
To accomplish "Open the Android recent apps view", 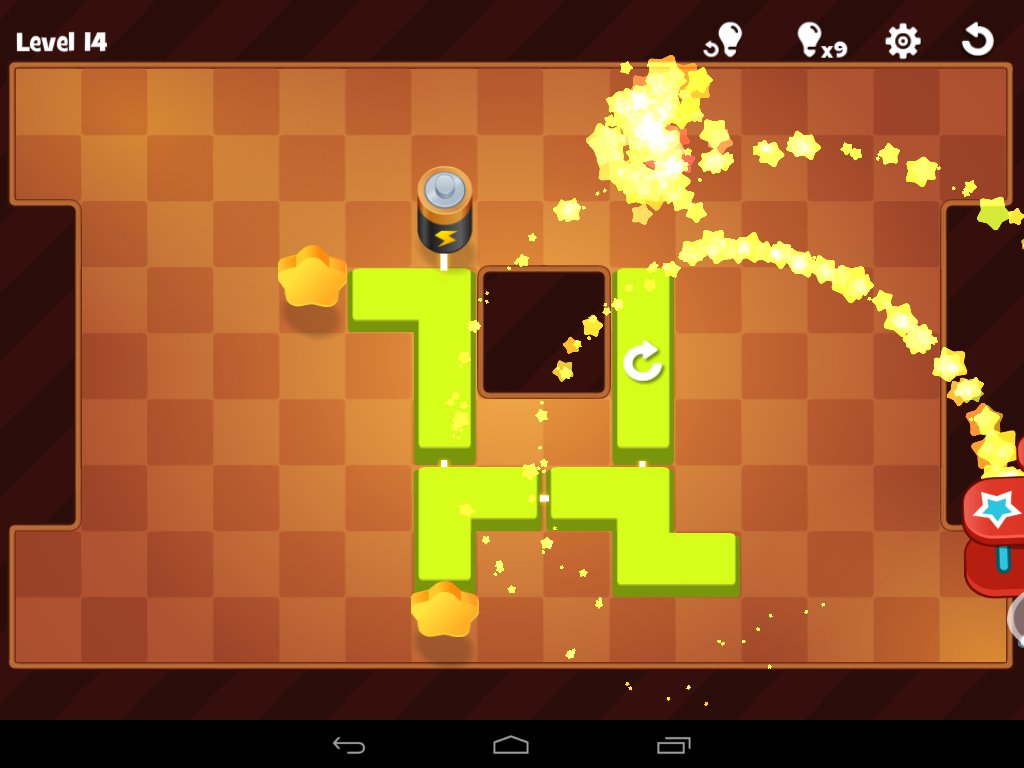I will pyautogui.click(x=673, y=745).
